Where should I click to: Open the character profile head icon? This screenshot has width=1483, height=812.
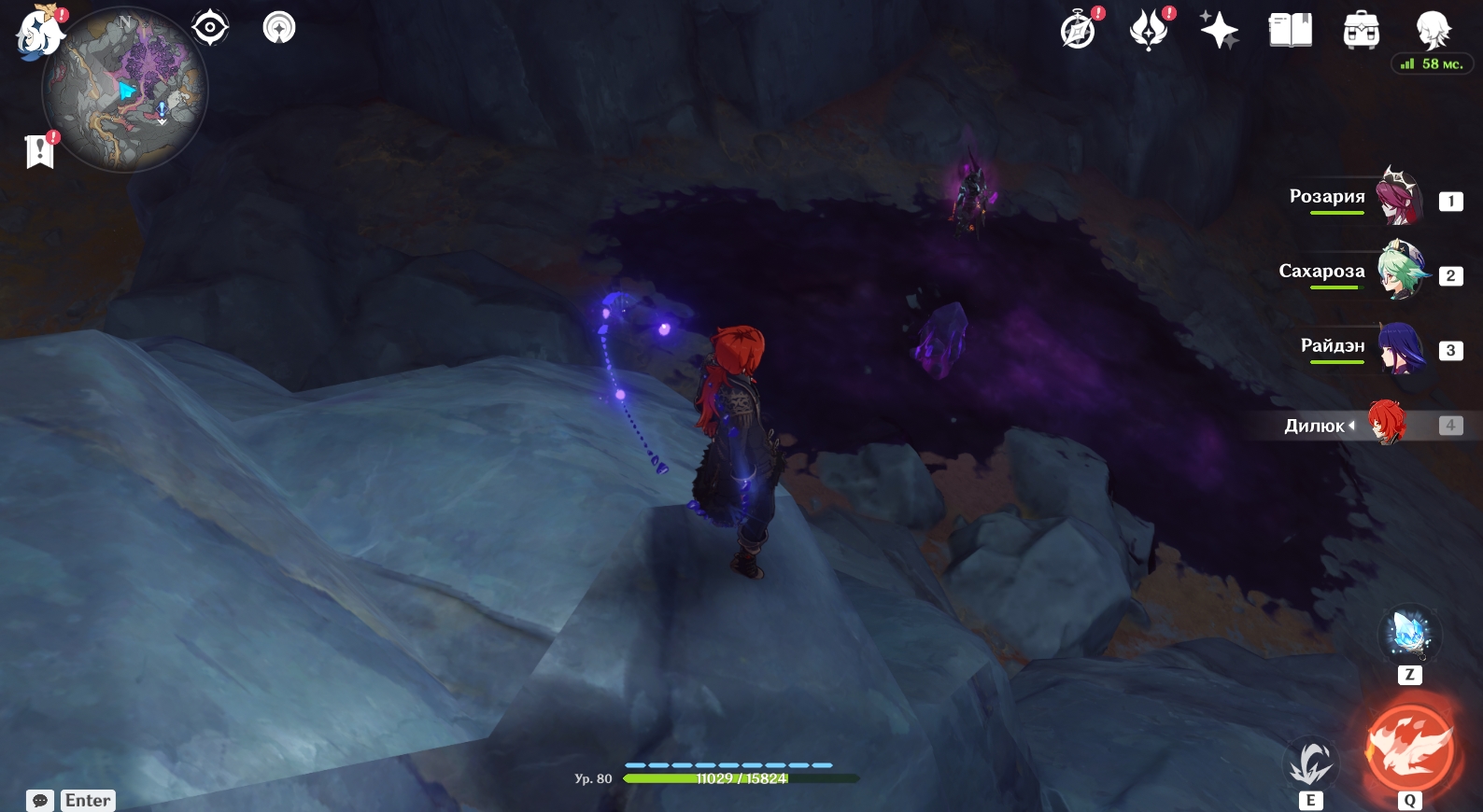(1432, 30)
